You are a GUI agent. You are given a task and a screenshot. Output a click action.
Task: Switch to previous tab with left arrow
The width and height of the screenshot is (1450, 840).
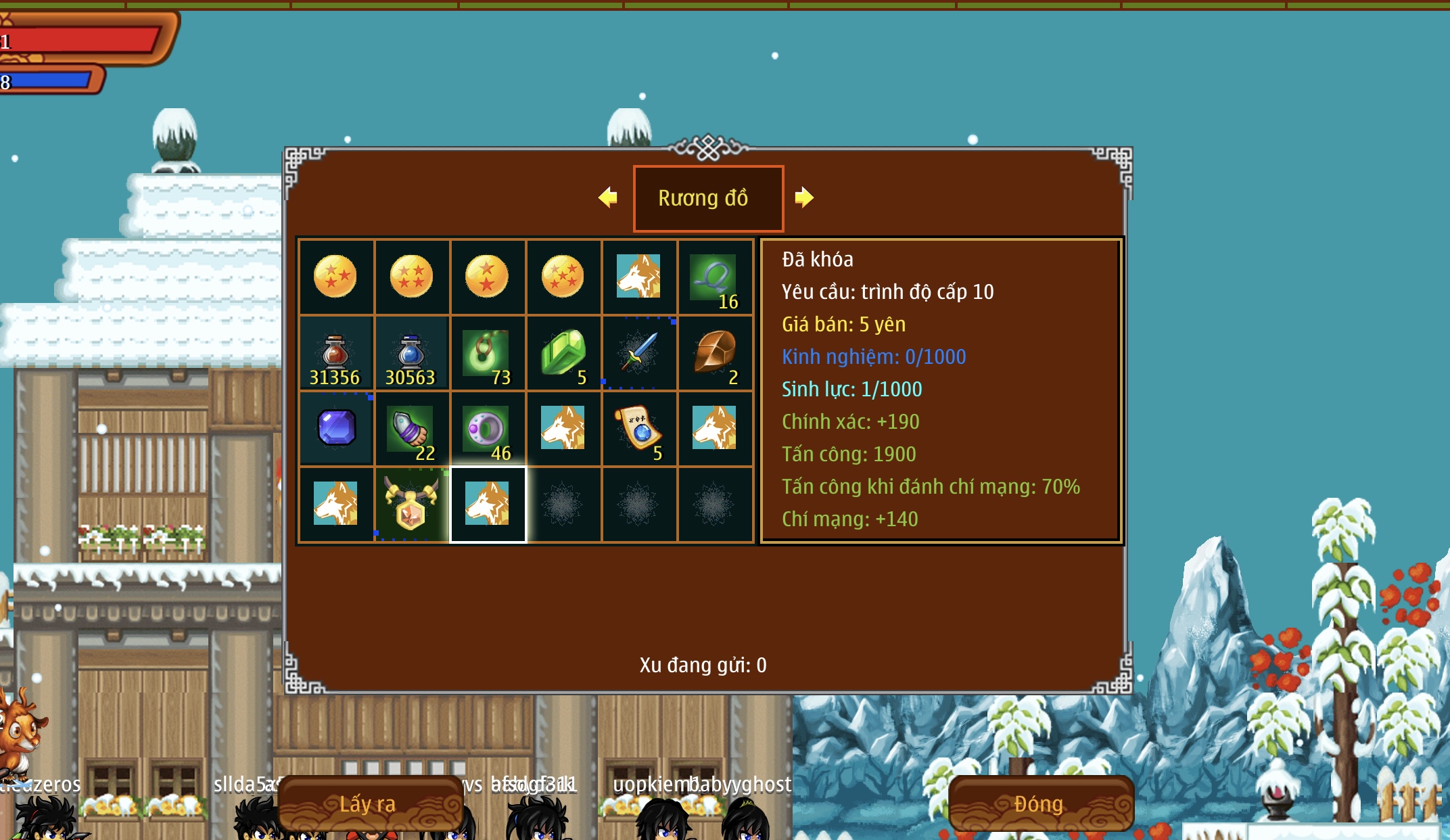(608, 197)
